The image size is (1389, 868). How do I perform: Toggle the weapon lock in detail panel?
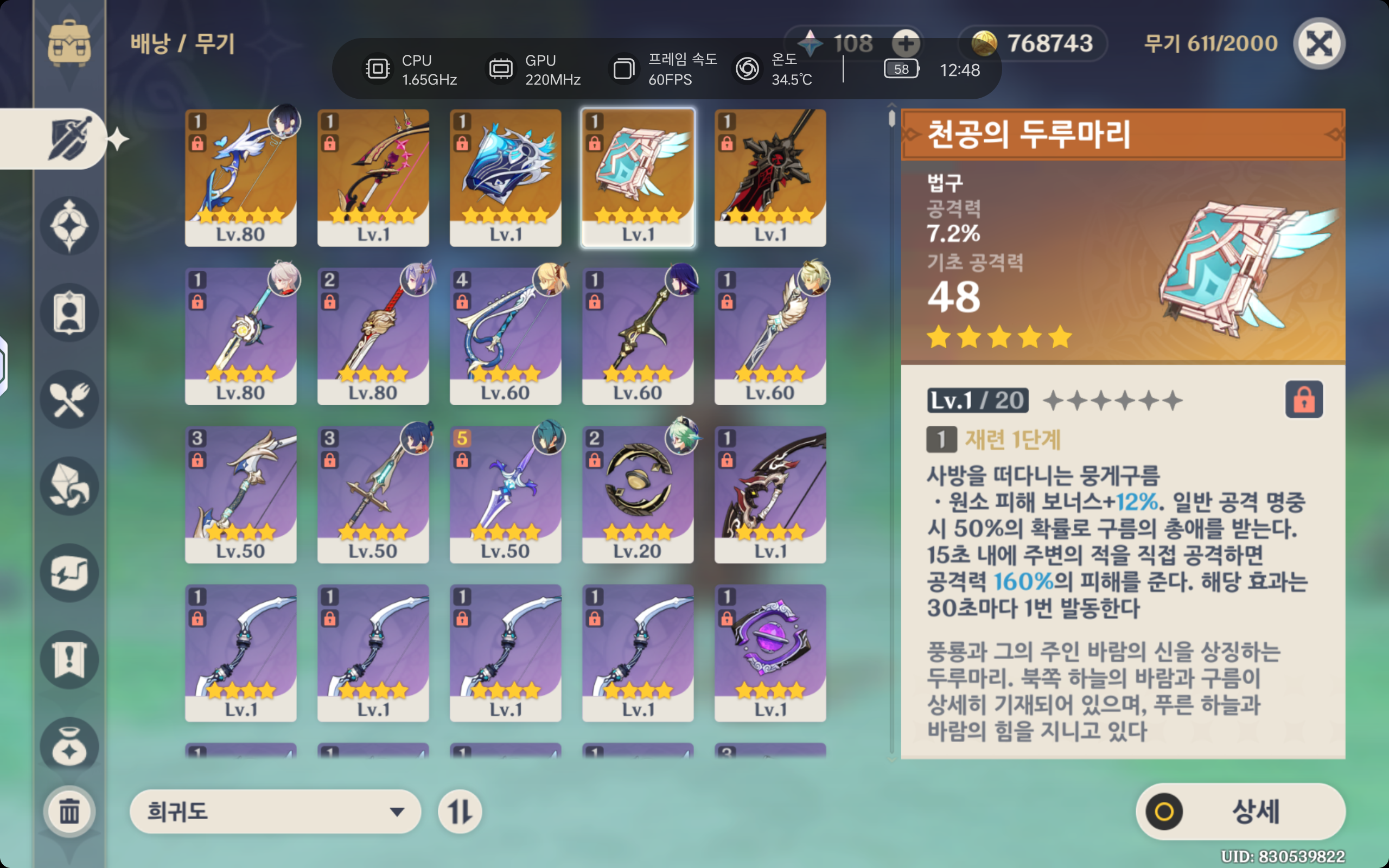point(1303,400)
